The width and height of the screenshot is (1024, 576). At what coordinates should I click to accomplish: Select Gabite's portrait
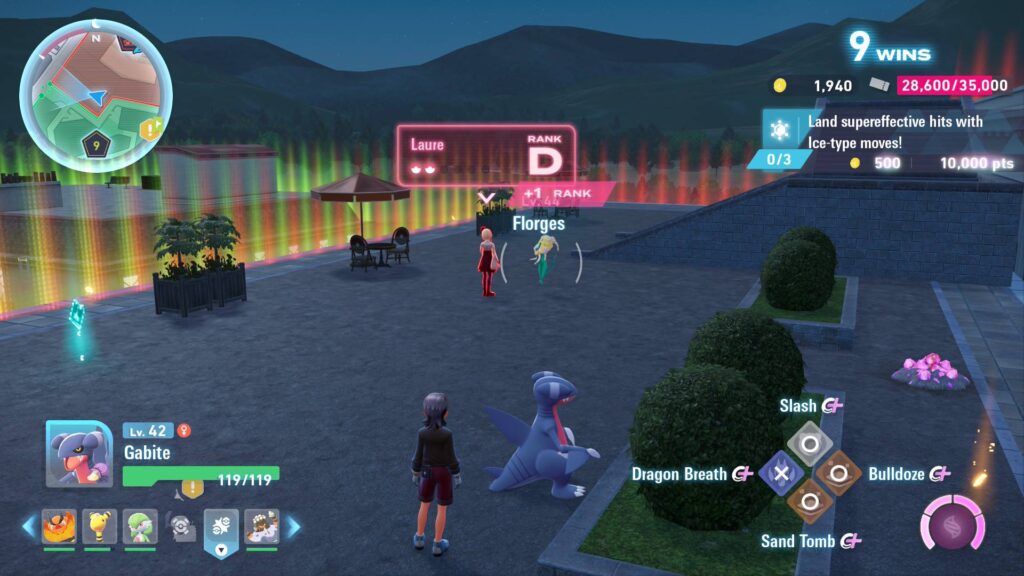[79, 454]
